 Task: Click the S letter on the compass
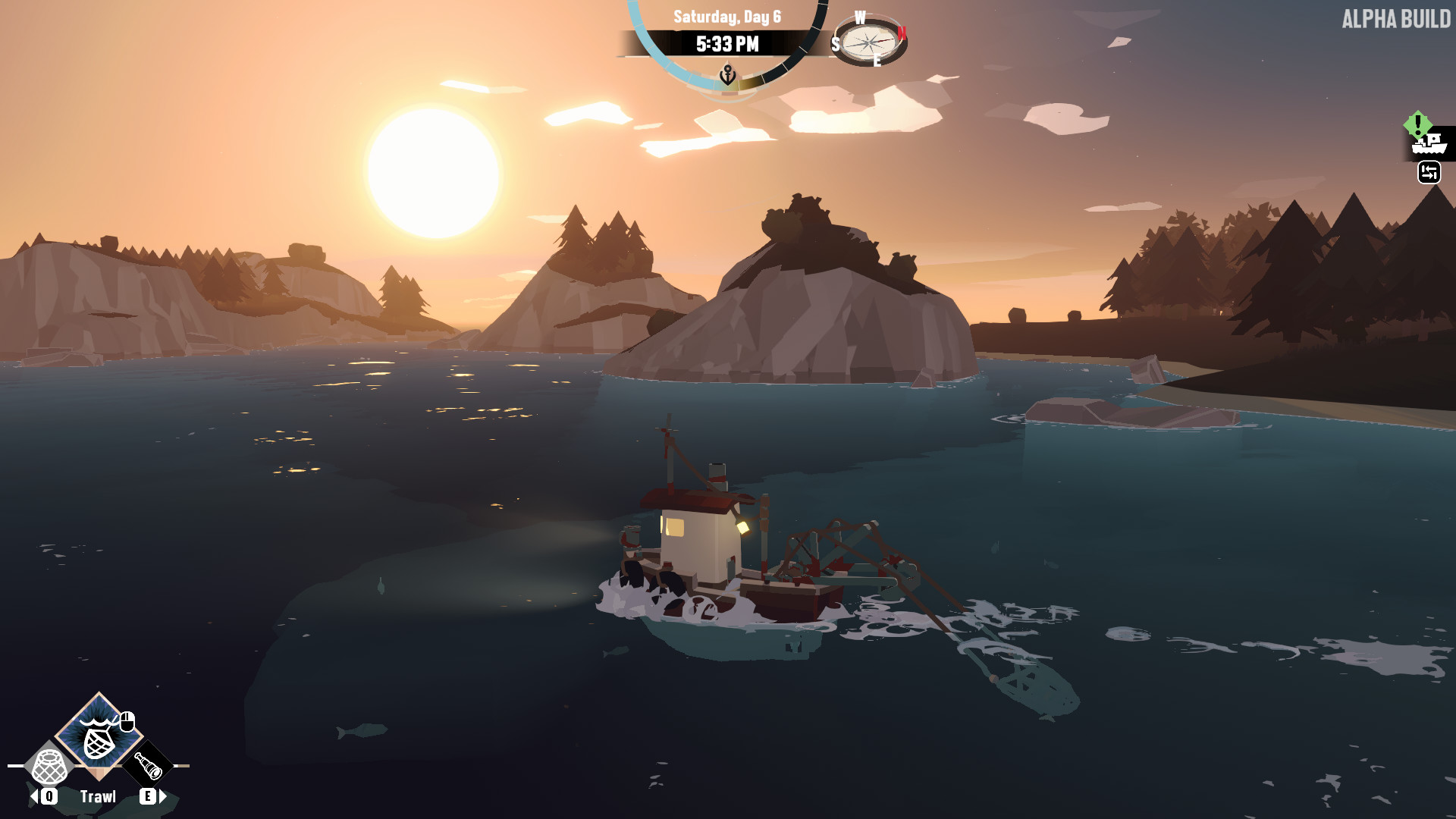[x=835, y=44]
